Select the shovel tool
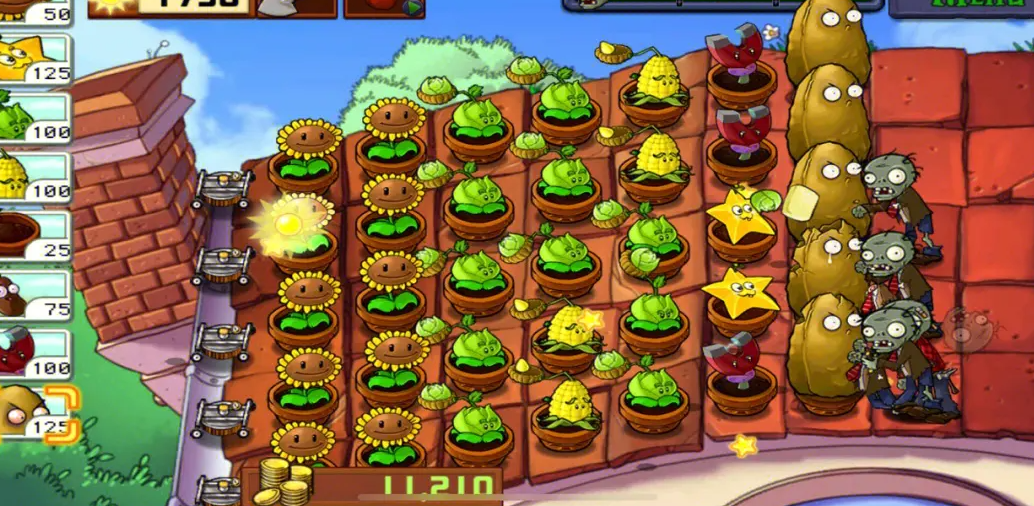The width and height of the screenshot is (1034, 506). [297, 7]
